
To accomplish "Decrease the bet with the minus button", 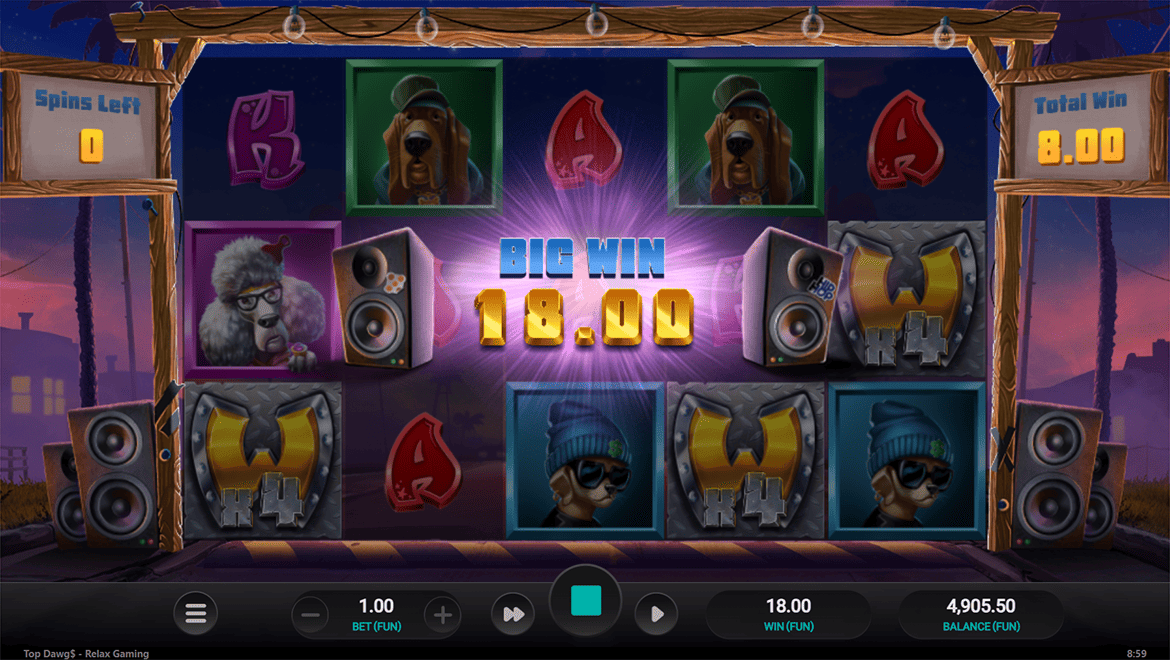I will (310, 615).
